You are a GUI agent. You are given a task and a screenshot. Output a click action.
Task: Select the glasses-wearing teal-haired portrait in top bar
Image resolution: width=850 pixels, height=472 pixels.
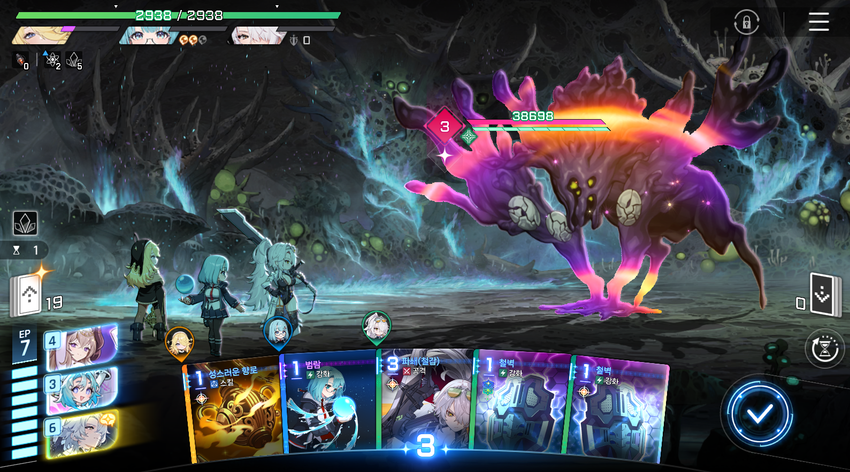pos(145,37)
